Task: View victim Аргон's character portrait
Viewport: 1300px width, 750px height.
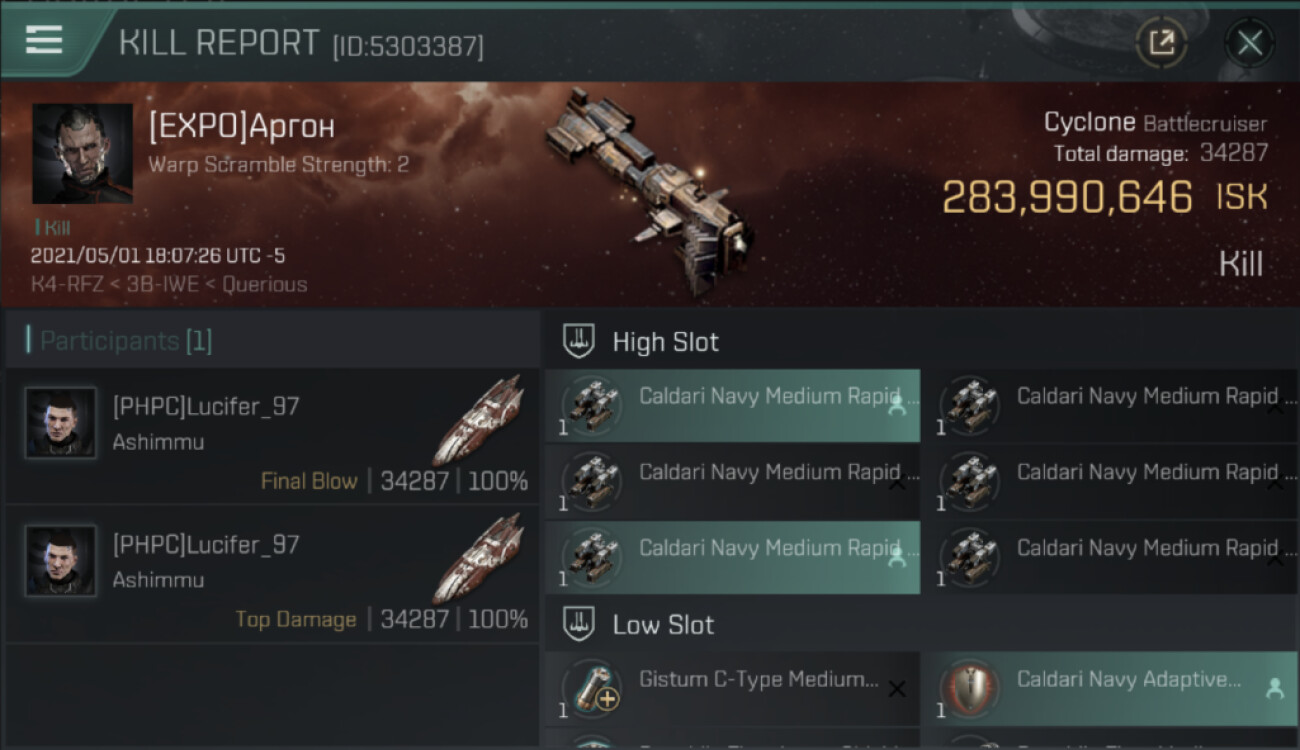Action: [83, 153]
